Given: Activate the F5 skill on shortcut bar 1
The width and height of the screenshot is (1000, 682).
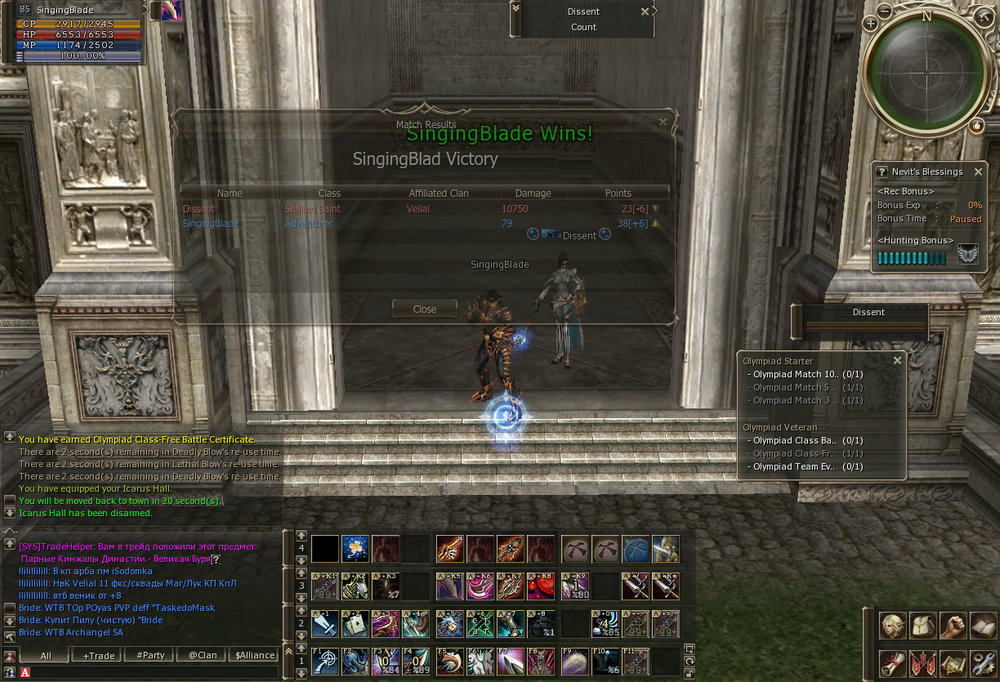Looking at the screenshot, I should [x=449, y=661].
